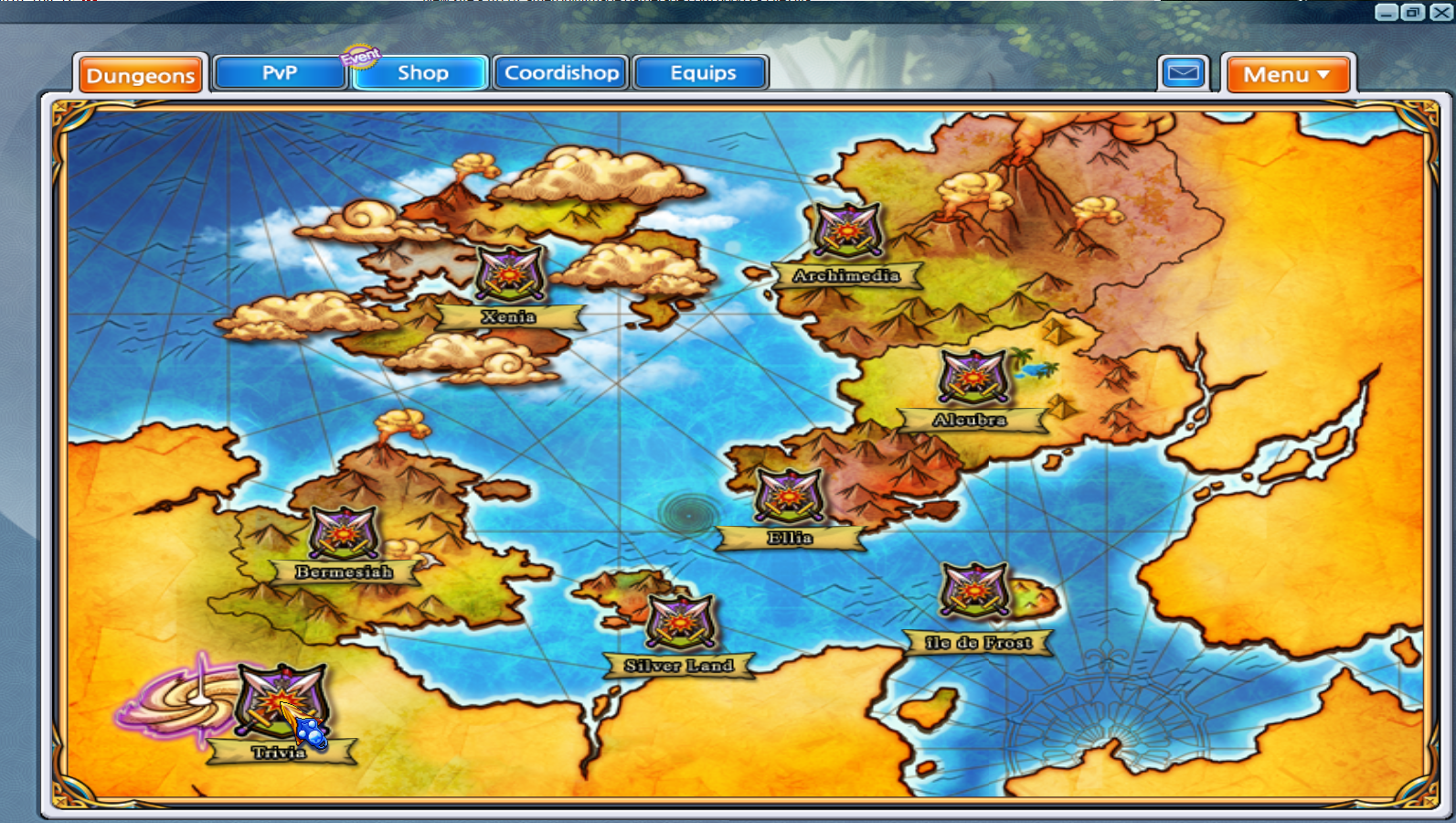
Task: Open the mail envelope icon
Action: [x=1182, y=71]
